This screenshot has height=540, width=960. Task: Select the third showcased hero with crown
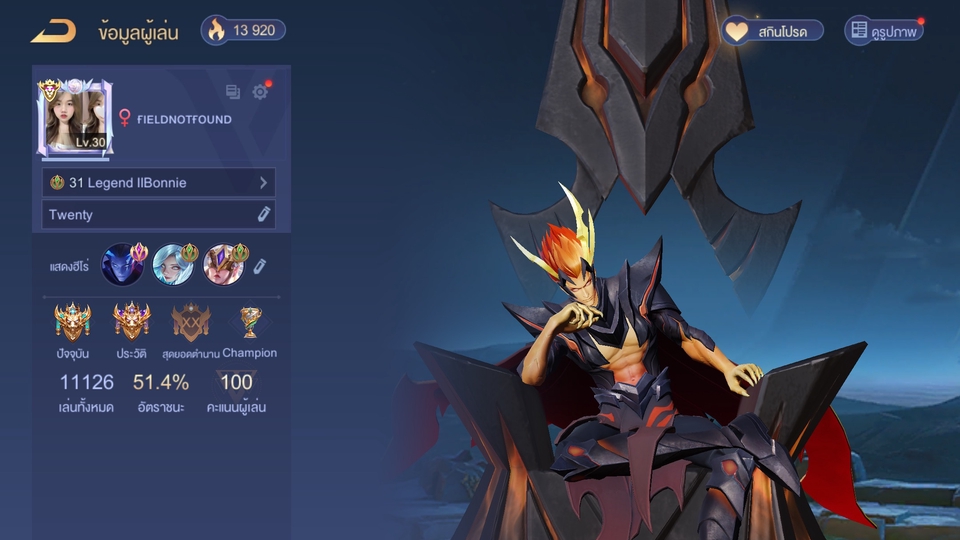click(x=224, y=265)
